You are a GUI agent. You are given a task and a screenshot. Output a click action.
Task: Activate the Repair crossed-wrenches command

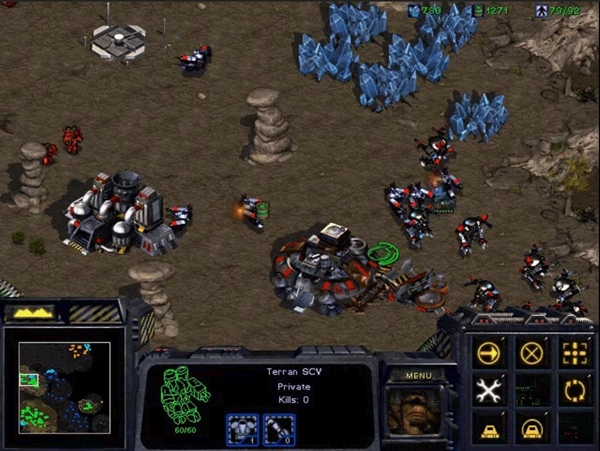point(489,390)
